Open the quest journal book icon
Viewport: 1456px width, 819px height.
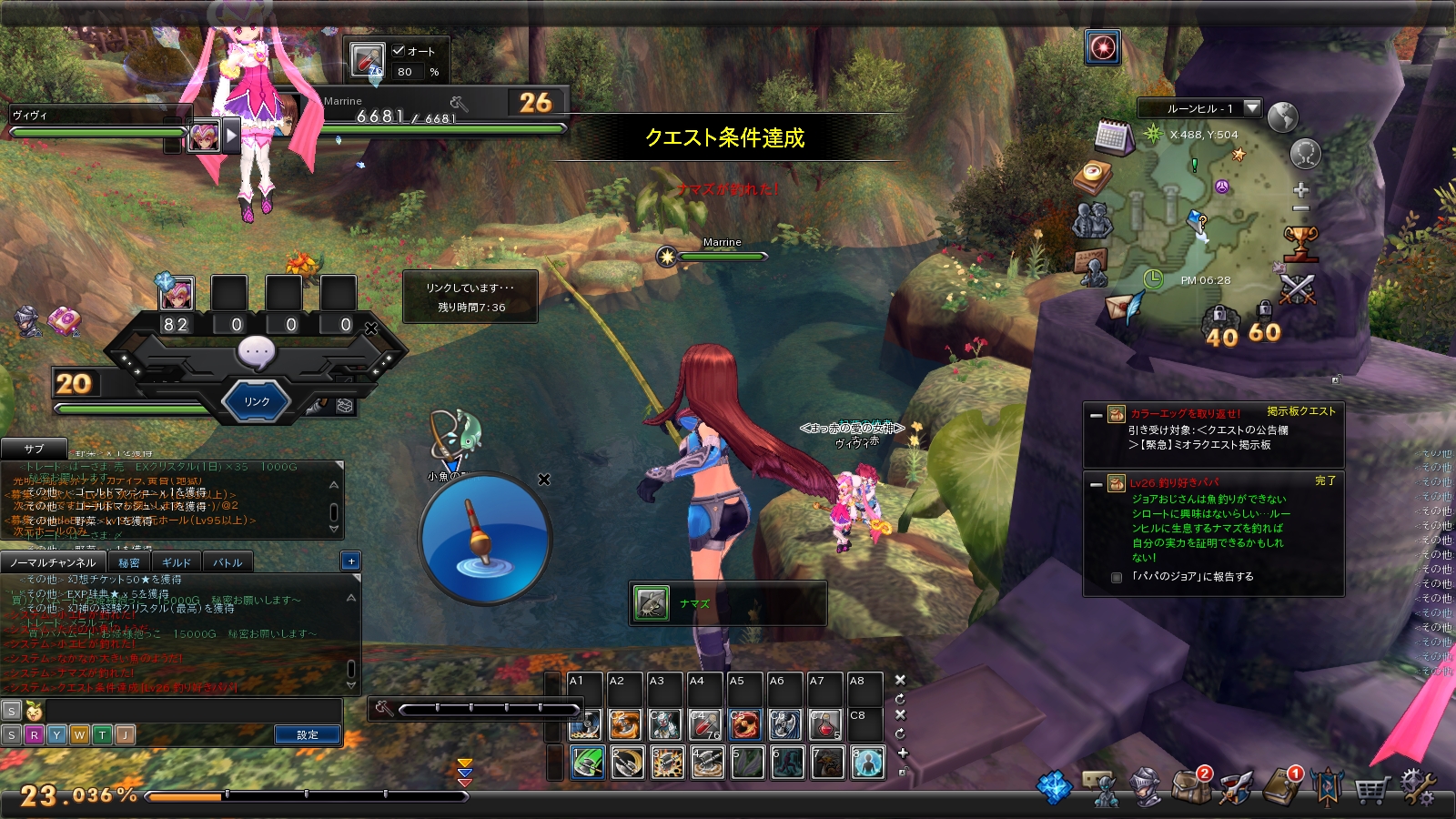click(1281, 786)
